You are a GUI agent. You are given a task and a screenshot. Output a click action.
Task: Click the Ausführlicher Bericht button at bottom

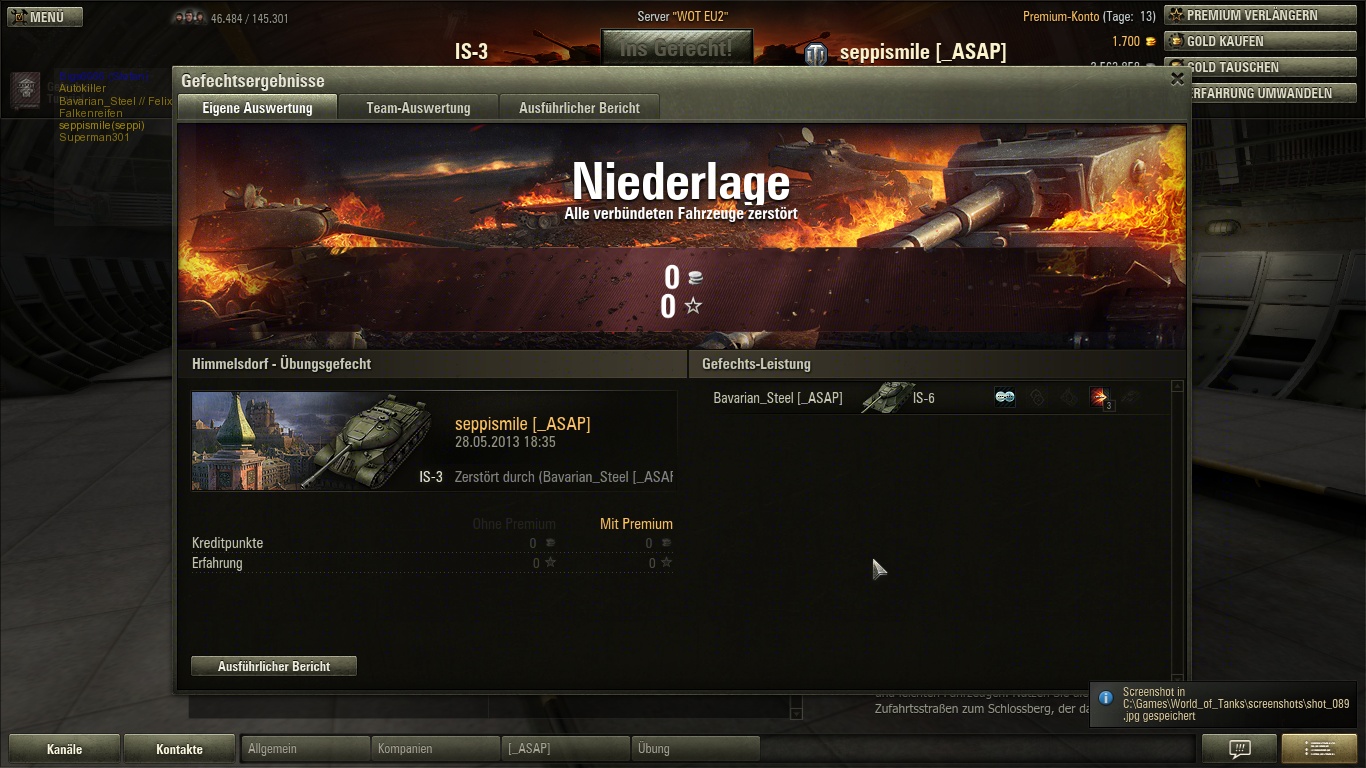(274, 666)
